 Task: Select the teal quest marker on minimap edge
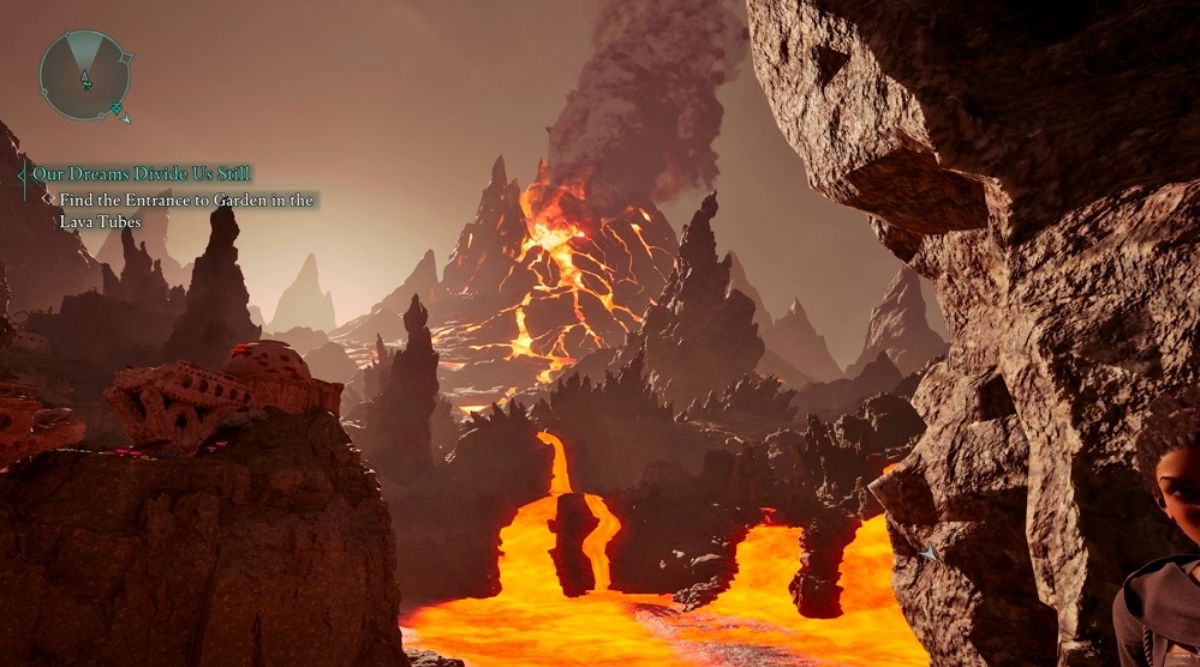tap(117, 108)
